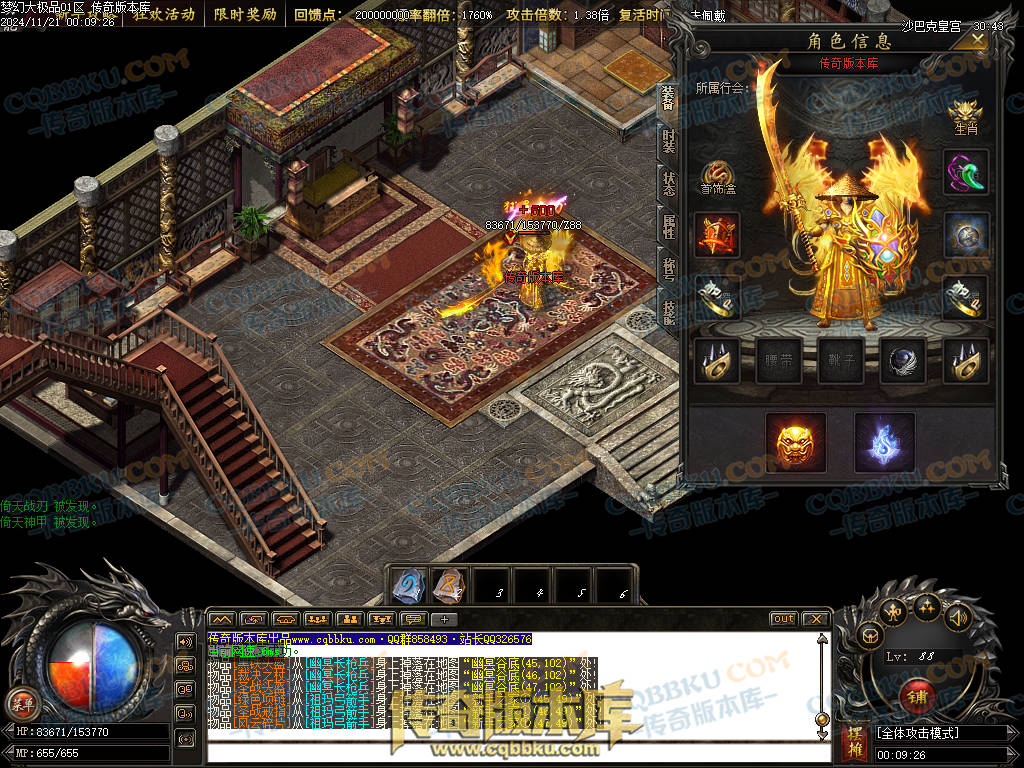The width and height of the screenshot is (1024, 768).
Task: Select the blue flame gem slot
Action: (884, 441)
